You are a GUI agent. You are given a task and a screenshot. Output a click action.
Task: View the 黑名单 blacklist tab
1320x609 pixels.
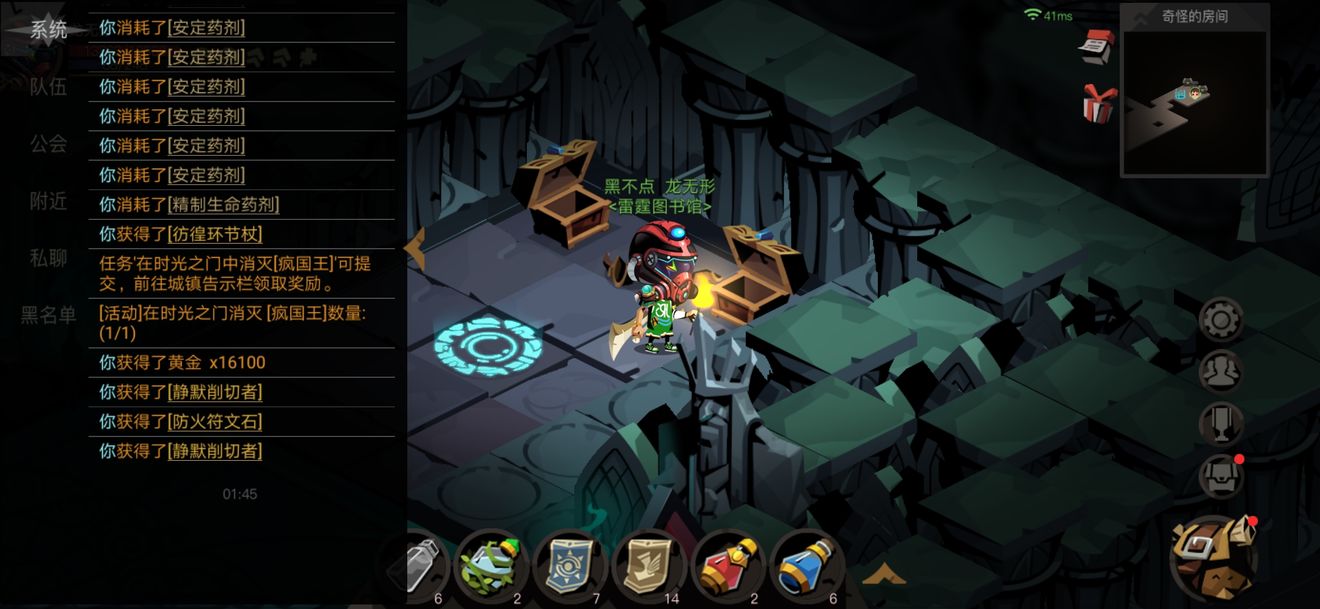click(48, 315)
